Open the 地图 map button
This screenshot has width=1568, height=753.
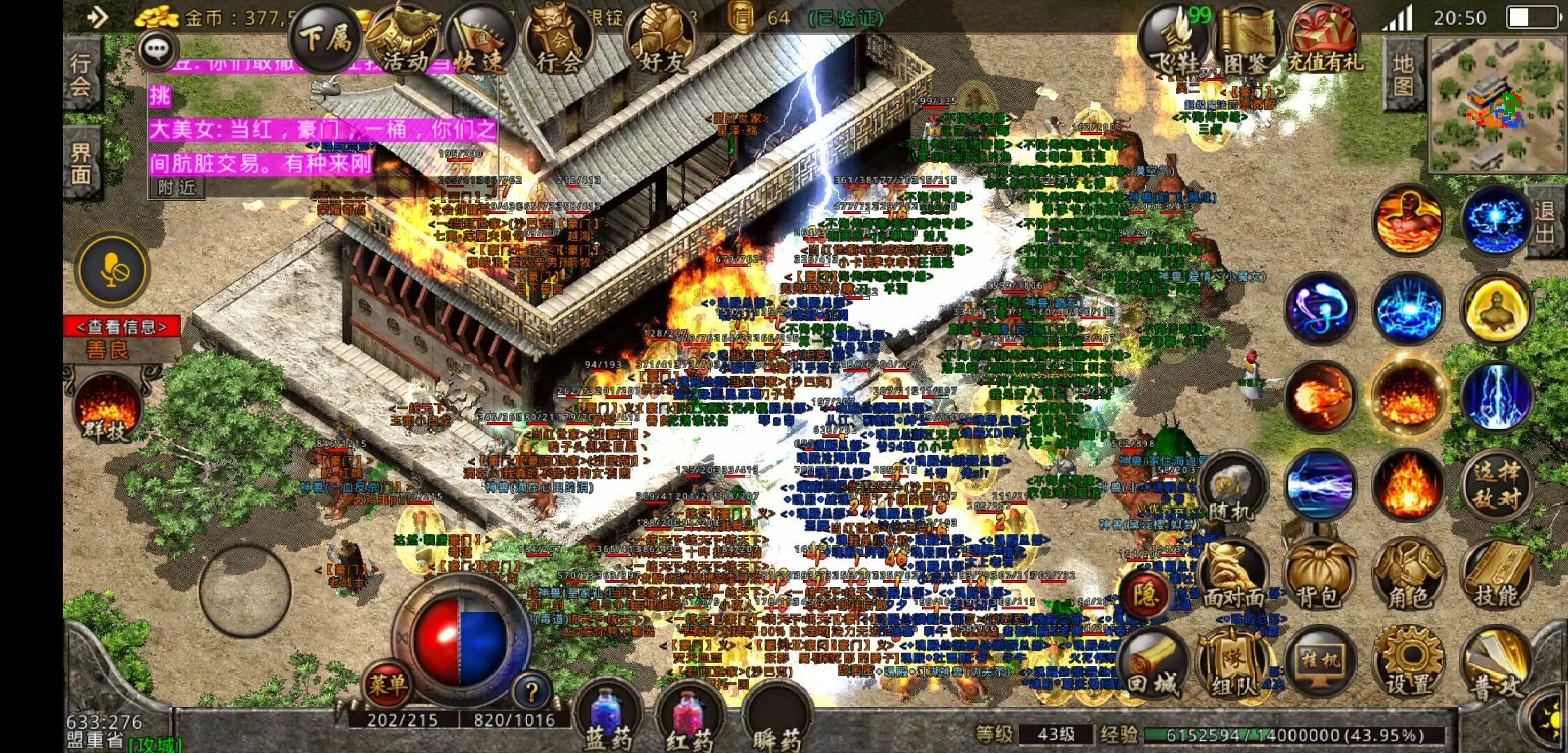tap(1403, 74)
